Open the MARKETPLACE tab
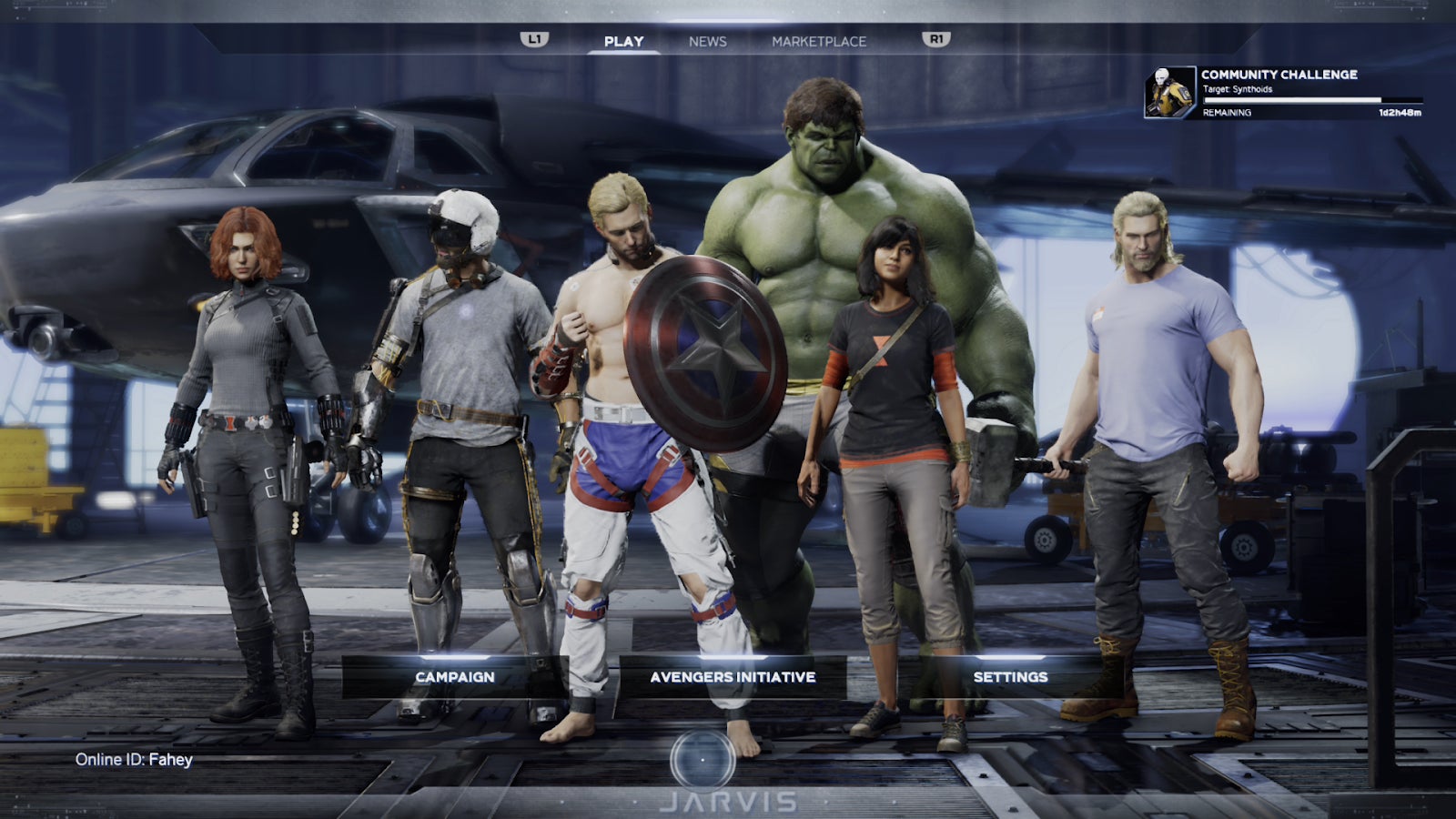Image resolution: width=1456 pixels, height=819 pixels. pos(818,41)
